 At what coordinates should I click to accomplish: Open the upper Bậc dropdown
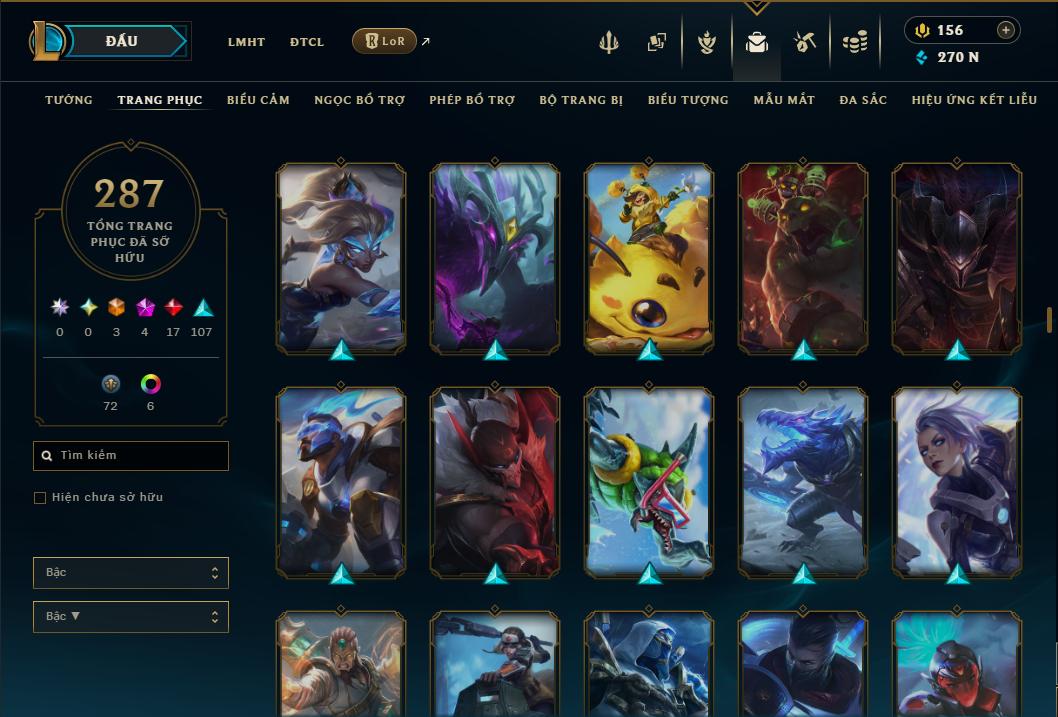[x=131, y=573]
